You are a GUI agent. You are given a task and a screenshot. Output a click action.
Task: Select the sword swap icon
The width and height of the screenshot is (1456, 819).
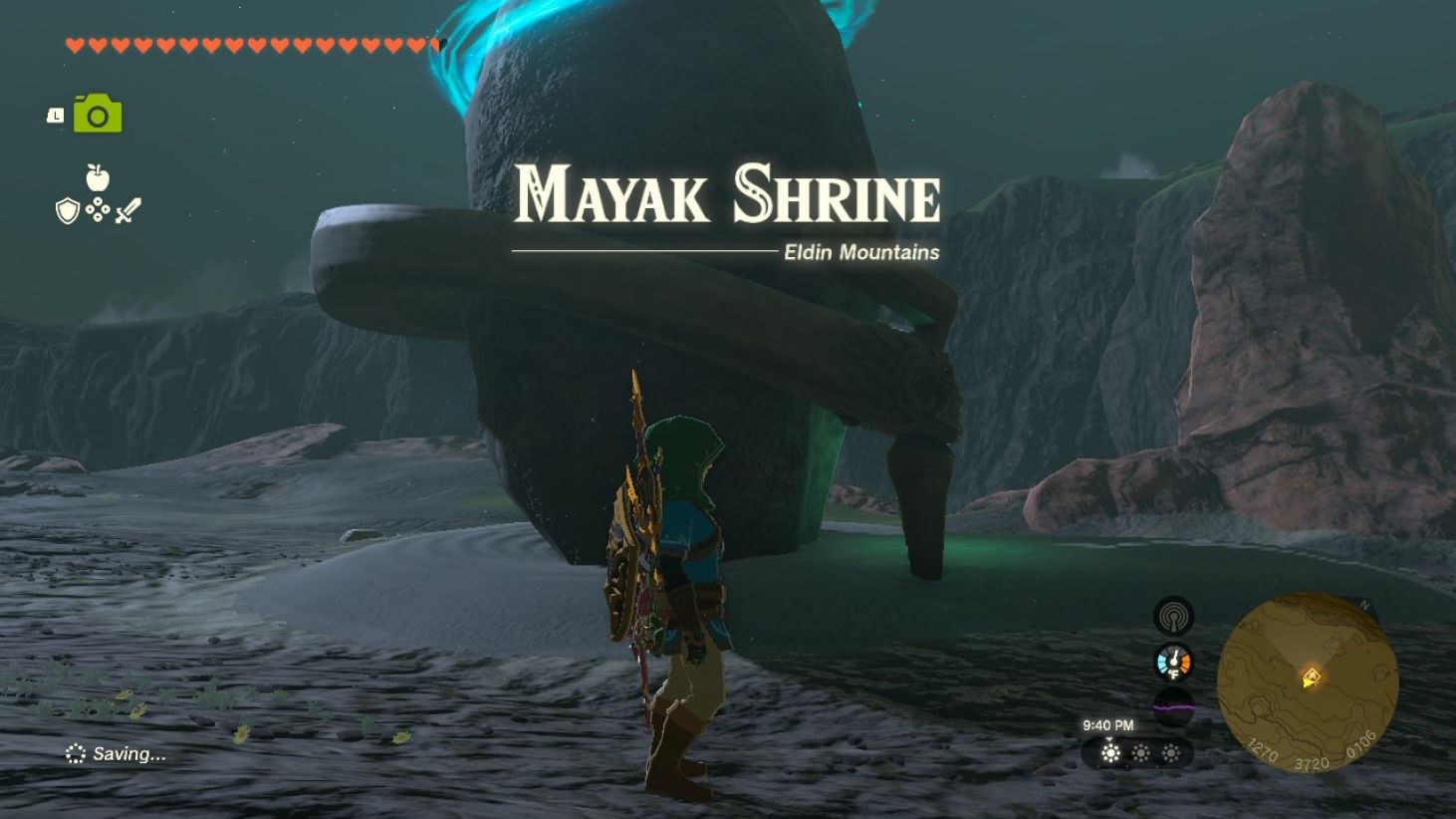(128, 208)
